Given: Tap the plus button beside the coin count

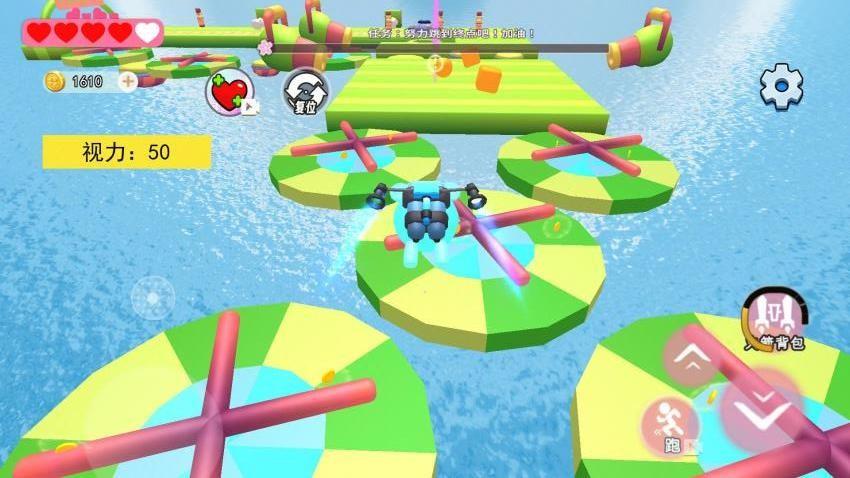Looking at the screenshot, I should (x=128, y=81).
